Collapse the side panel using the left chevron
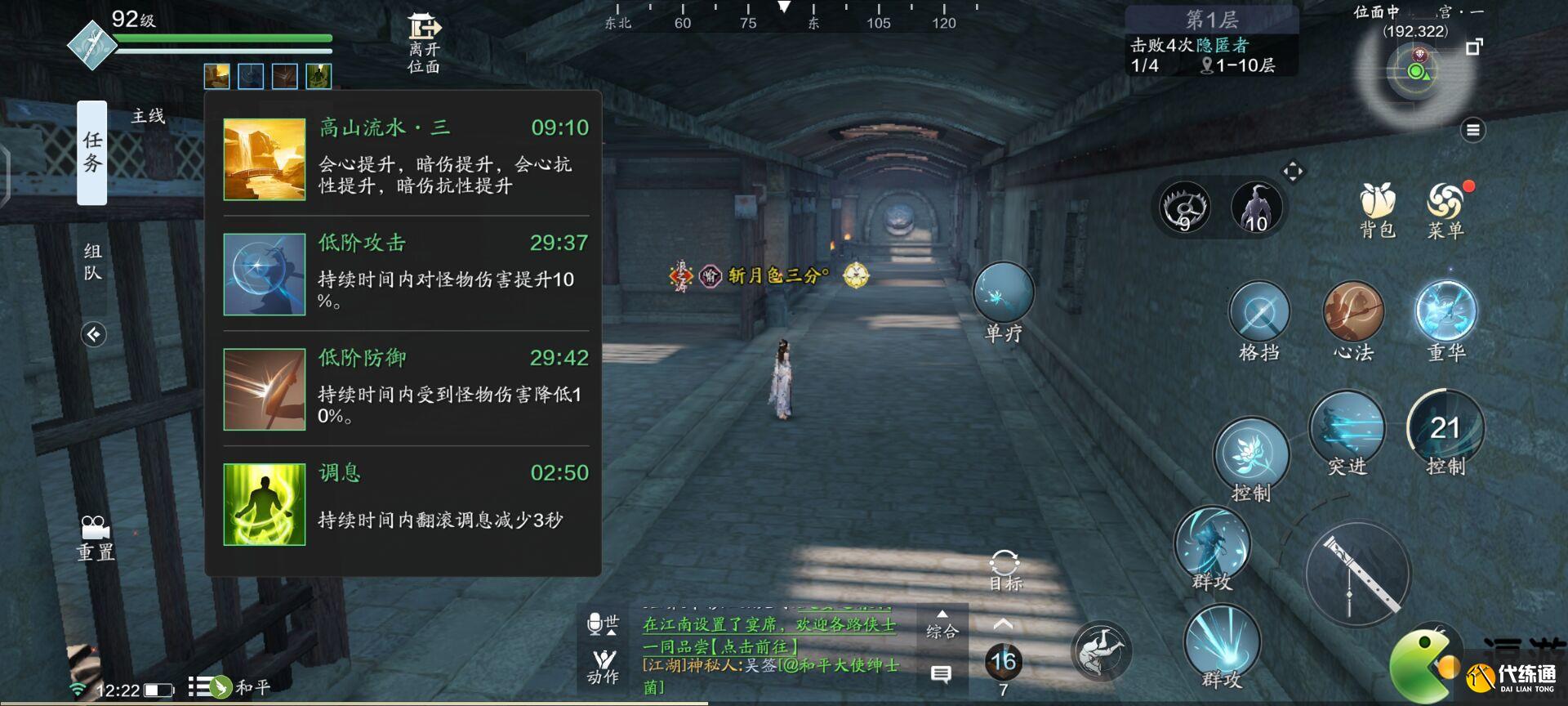Image resolution: width=1568 pixels, height=706 pixels. pos(92,333)
